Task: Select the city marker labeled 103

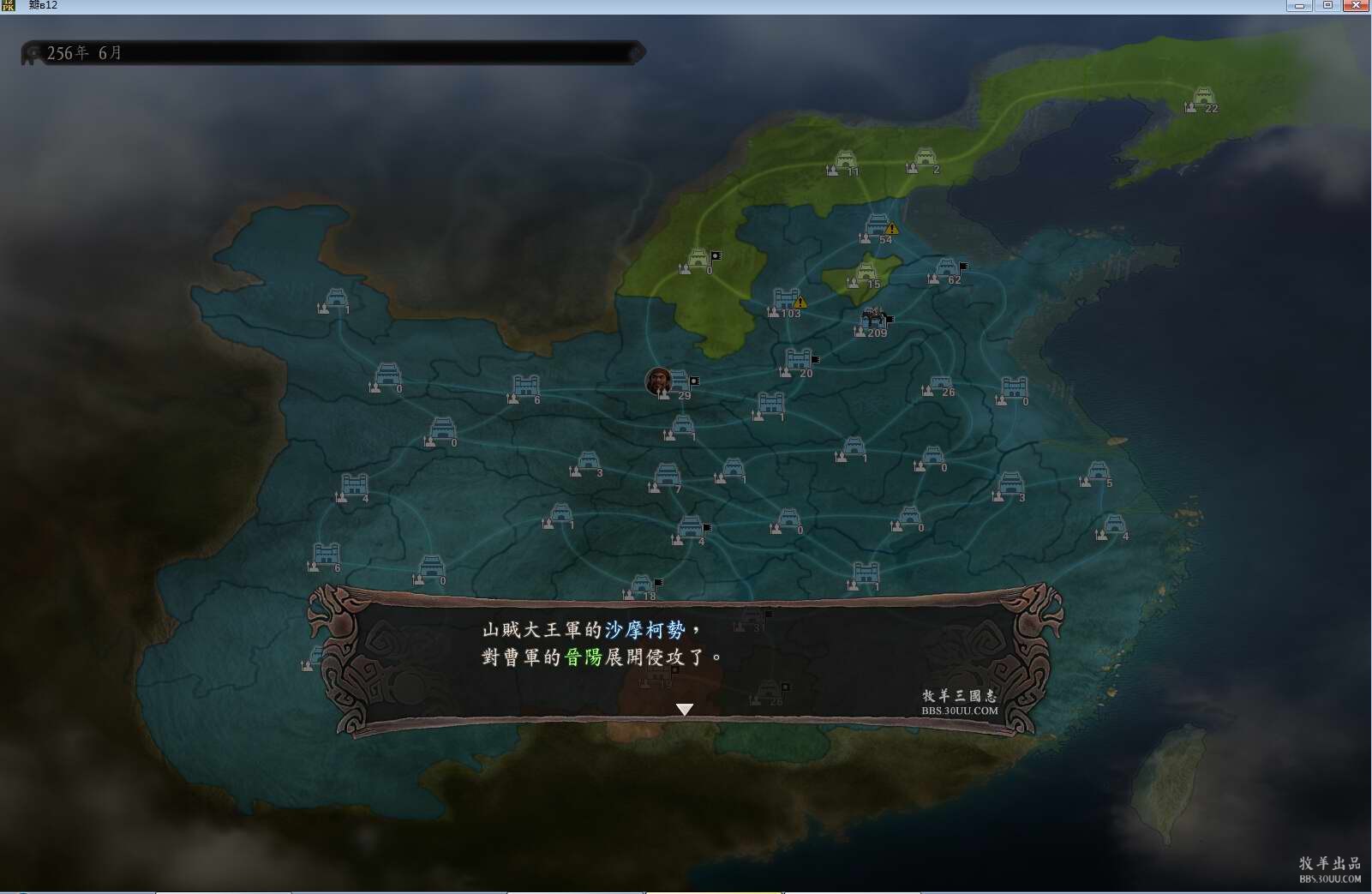Action: pos(786,301)
